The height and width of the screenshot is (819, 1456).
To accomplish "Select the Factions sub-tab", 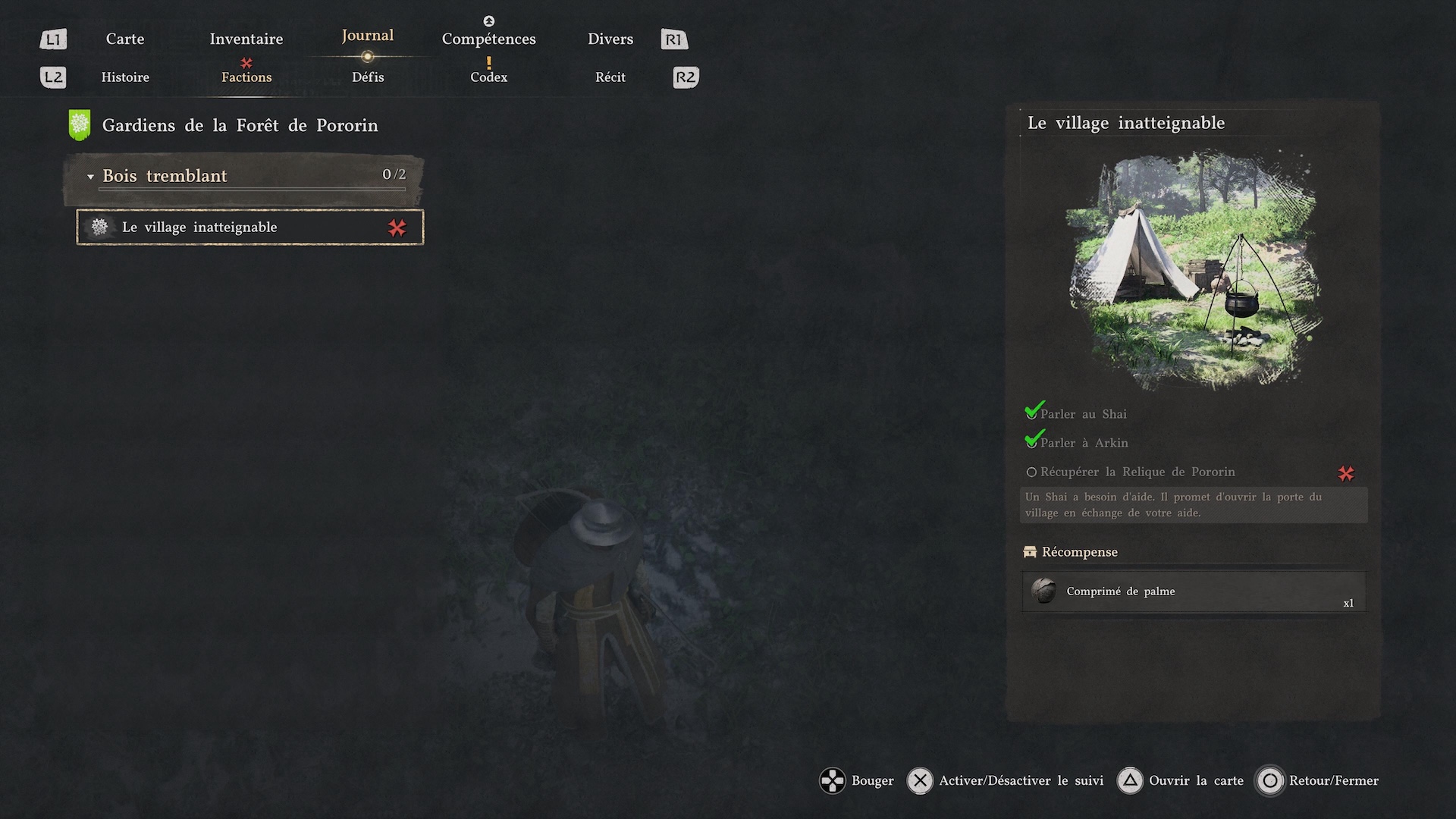I will (246, 77).
